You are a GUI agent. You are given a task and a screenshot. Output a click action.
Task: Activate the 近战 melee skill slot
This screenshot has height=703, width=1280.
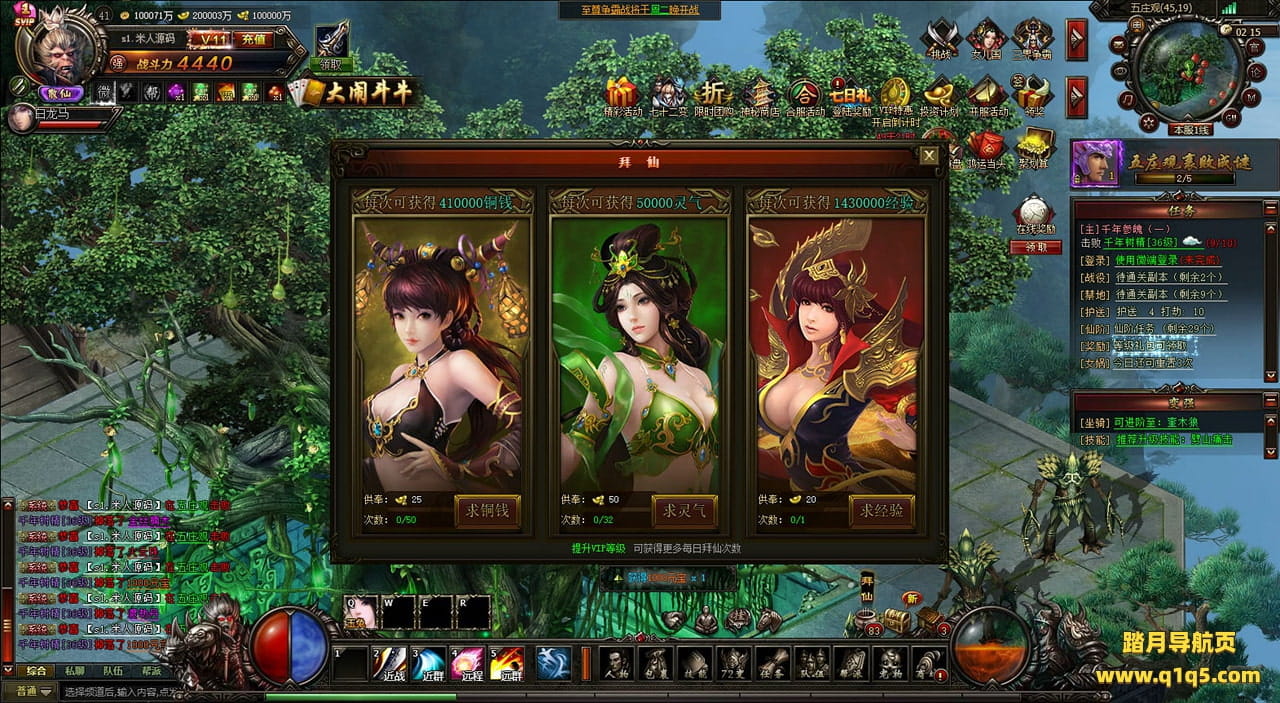coord(391,663)
